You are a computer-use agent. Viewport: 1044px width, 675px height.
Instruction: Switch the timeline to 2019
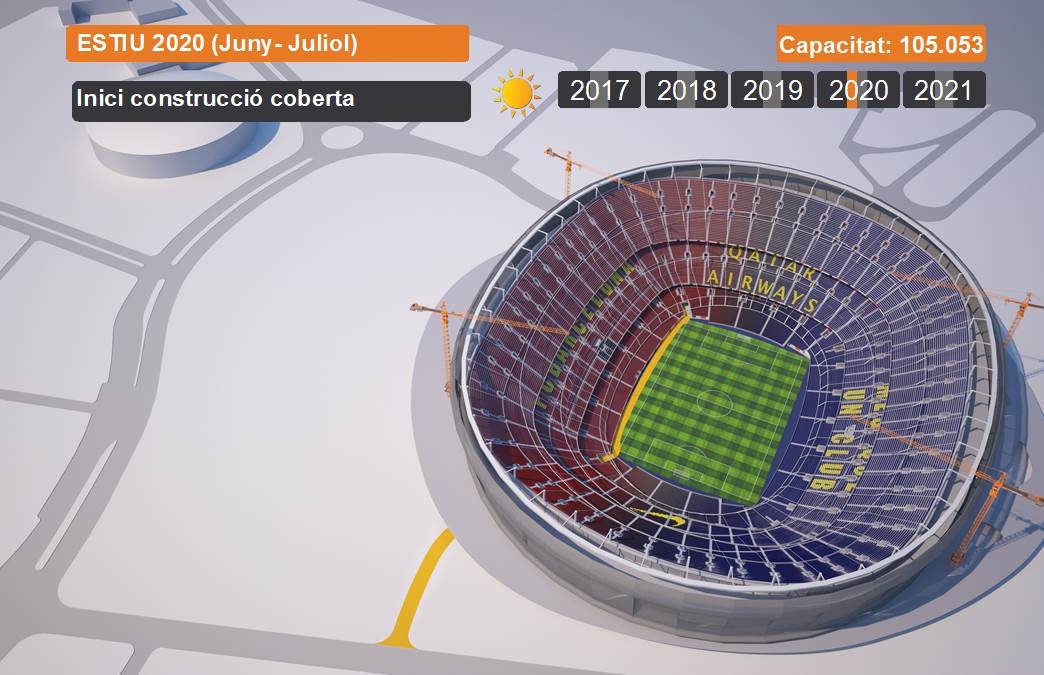(772, 90)
